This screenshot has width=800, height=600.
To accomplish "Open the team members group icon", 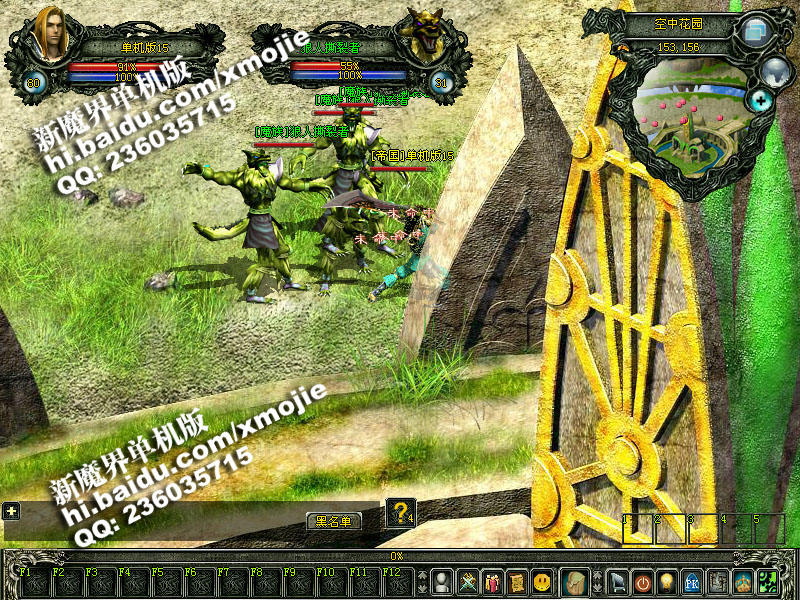I will (492, 581).
